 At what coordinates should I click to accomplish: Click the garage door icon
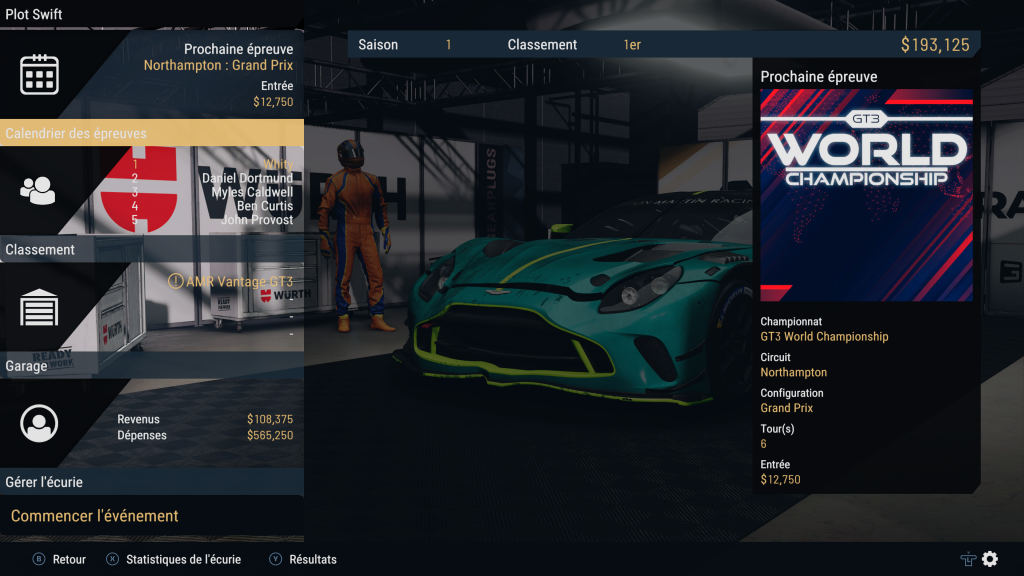pyautogui.click(x=39, y=307)
